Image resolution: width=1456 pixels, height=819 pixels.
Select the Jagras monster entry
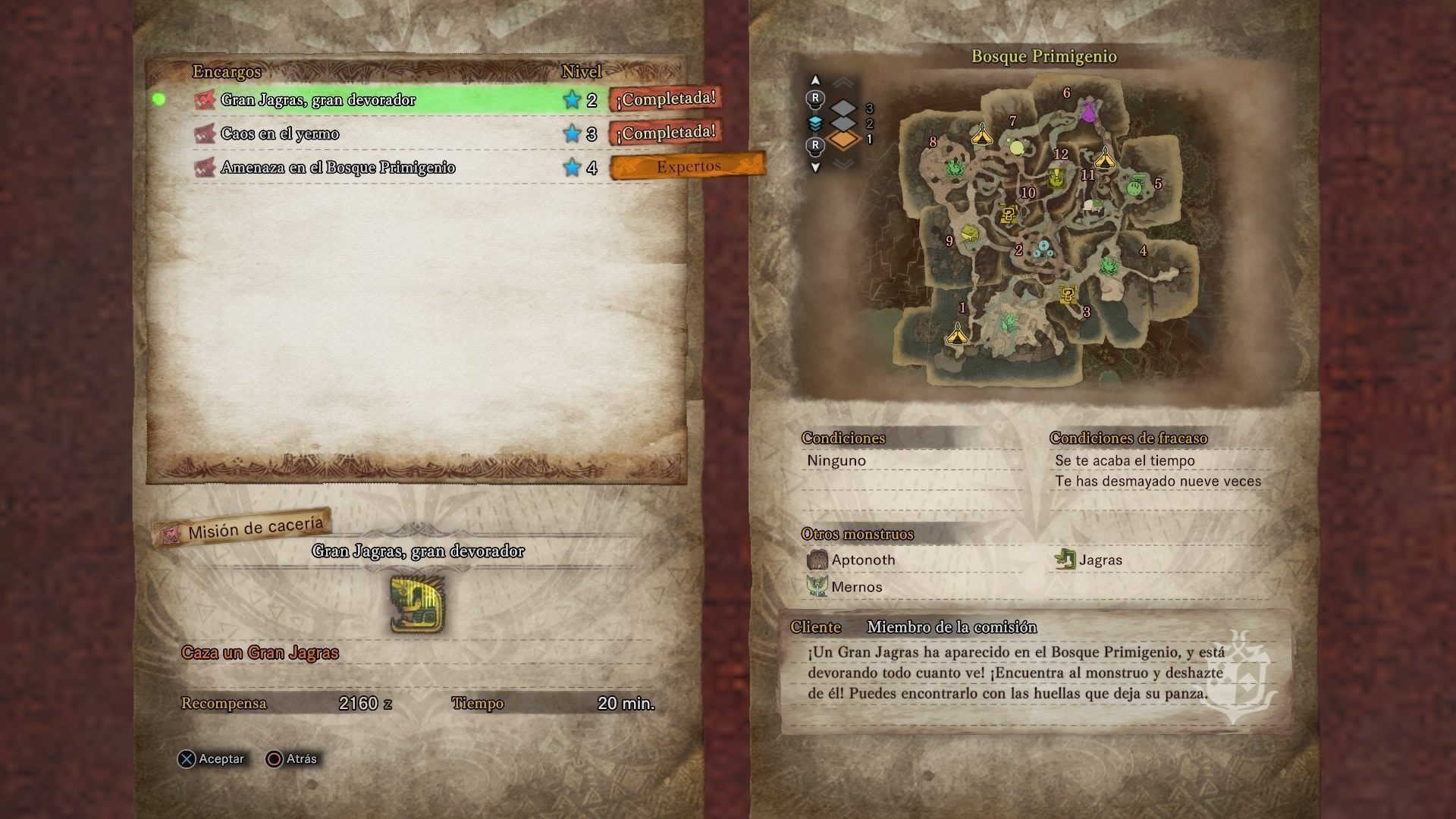coord(1100,560)
